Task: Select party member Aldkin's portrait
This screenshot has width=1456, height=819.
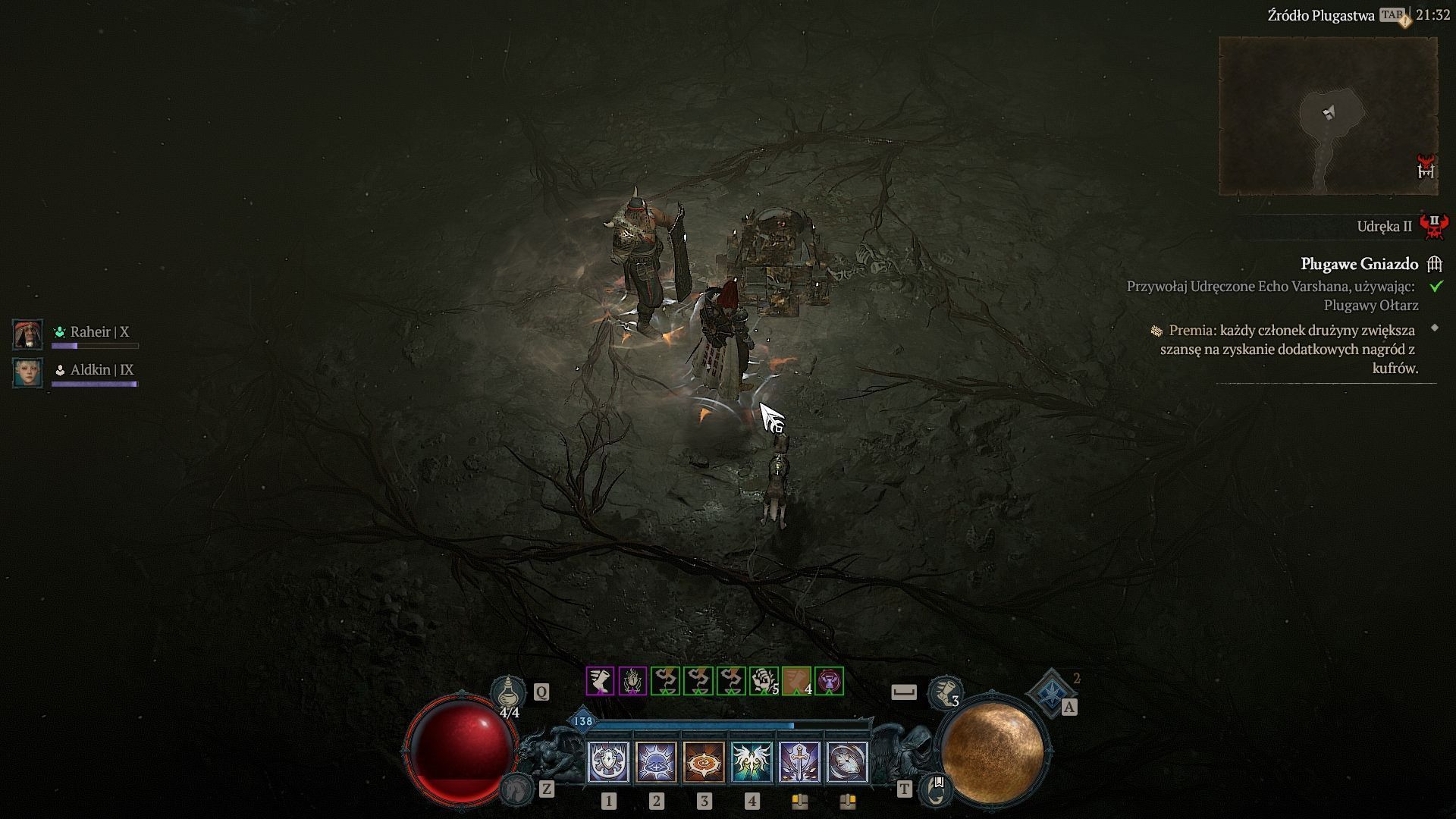Action: (x=28, y=372)
